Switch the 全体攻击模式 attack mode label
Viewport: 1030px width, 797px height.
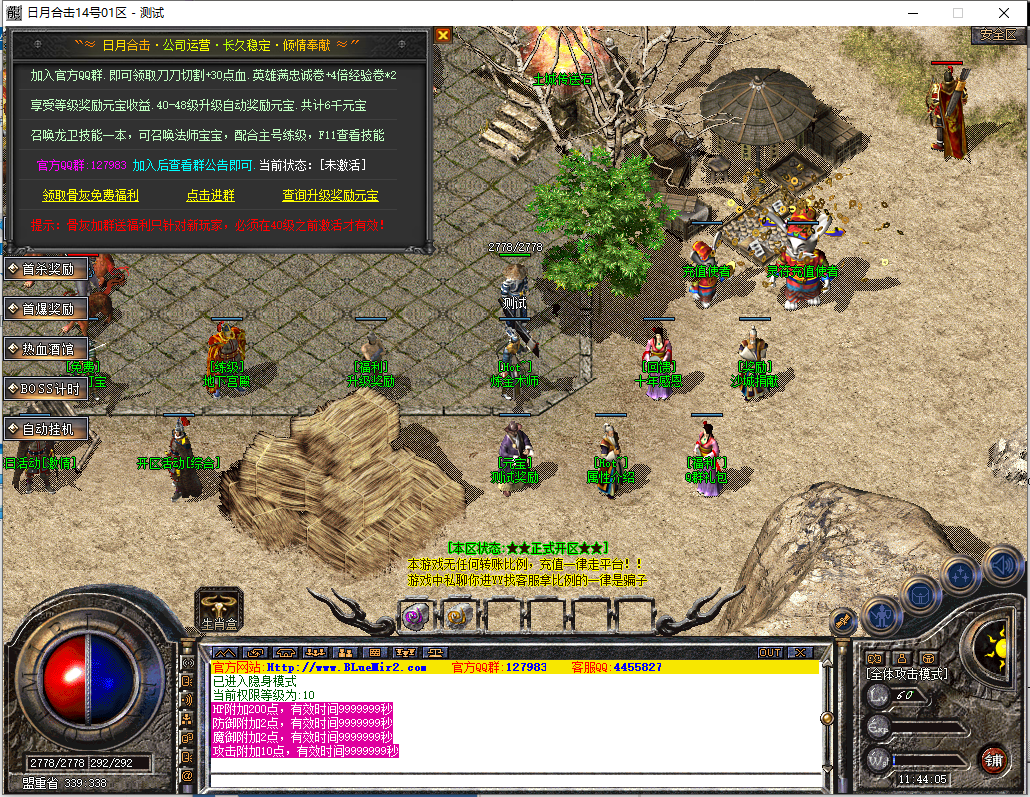(x=908, y=675)
